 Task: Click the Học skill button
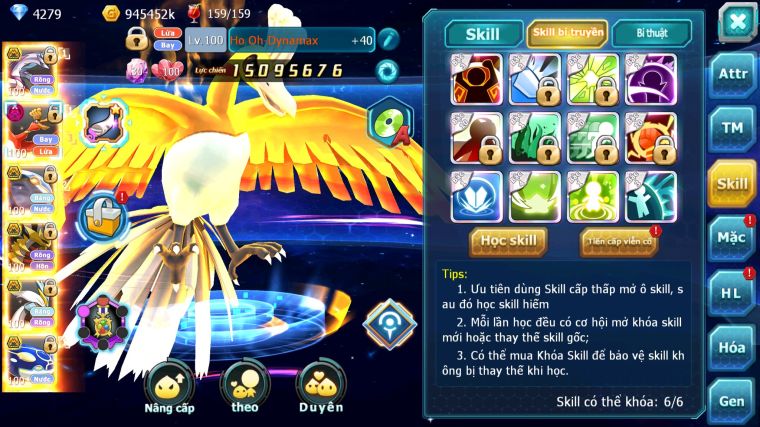tap(508, 241)
